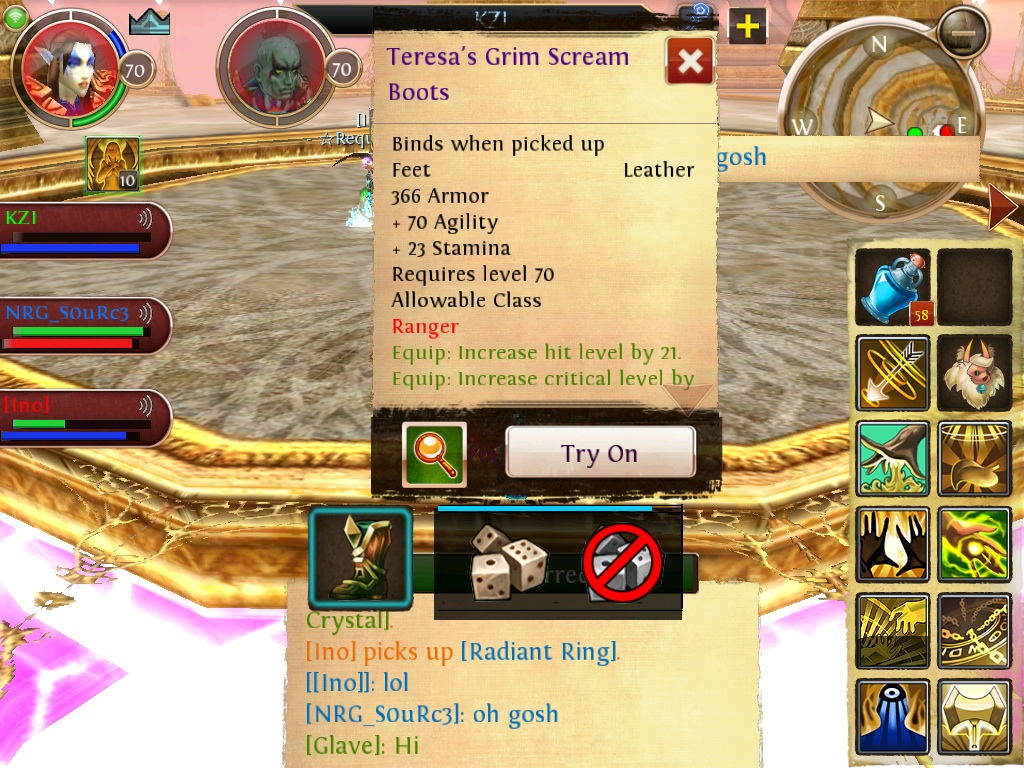Summon the horned white pet
1024x768 pixels.
tap(975, 372)
